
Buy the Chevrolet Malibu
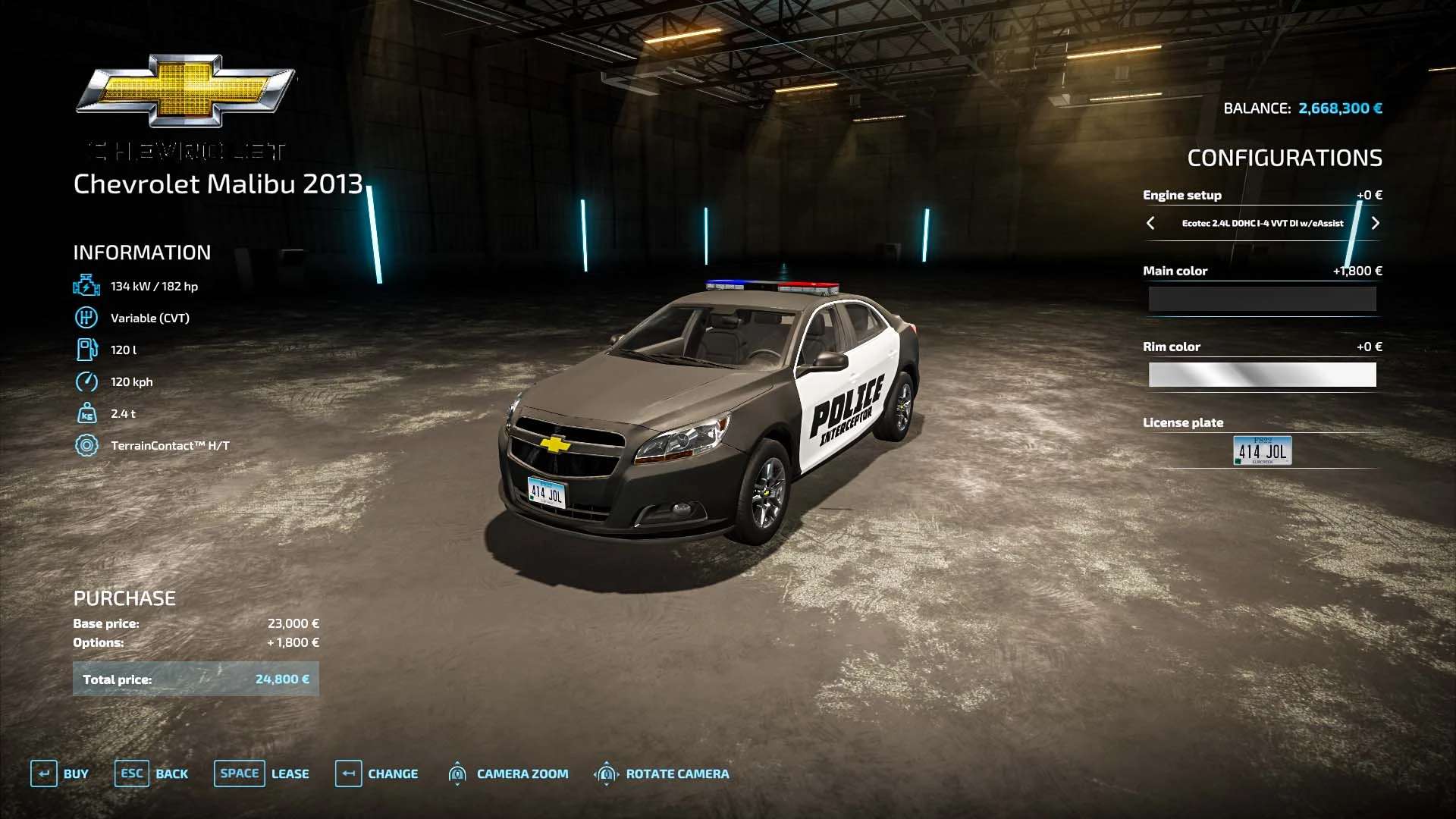pyautogui.click(x=59, y=773)
